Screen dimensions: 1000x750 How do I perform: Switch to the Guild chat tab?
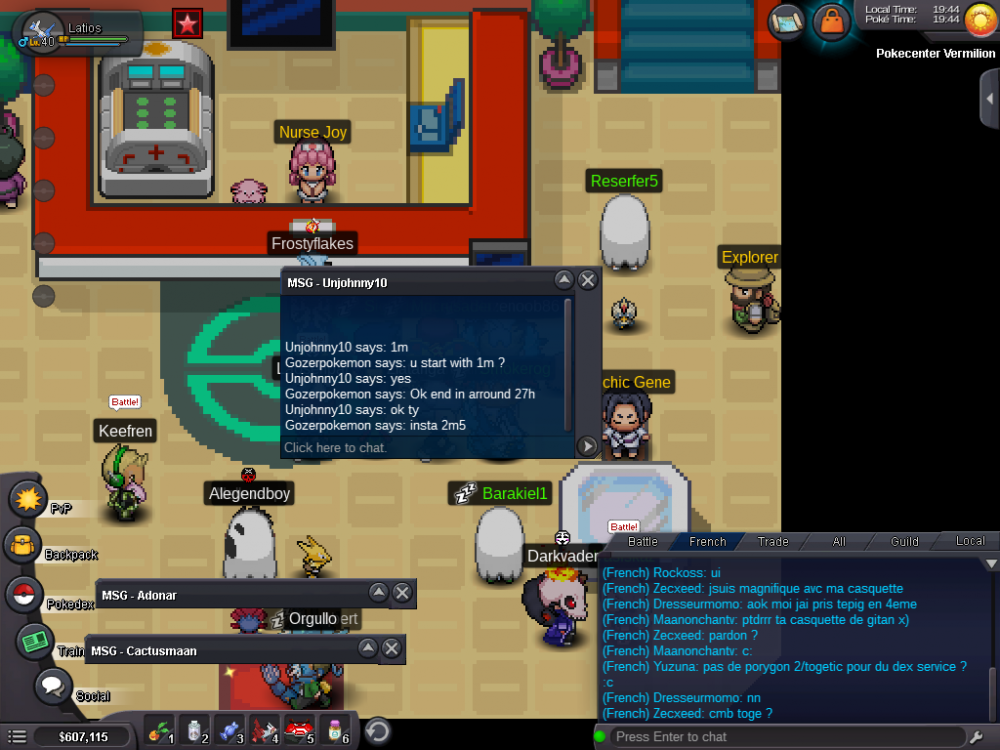[x=904, y=541]
